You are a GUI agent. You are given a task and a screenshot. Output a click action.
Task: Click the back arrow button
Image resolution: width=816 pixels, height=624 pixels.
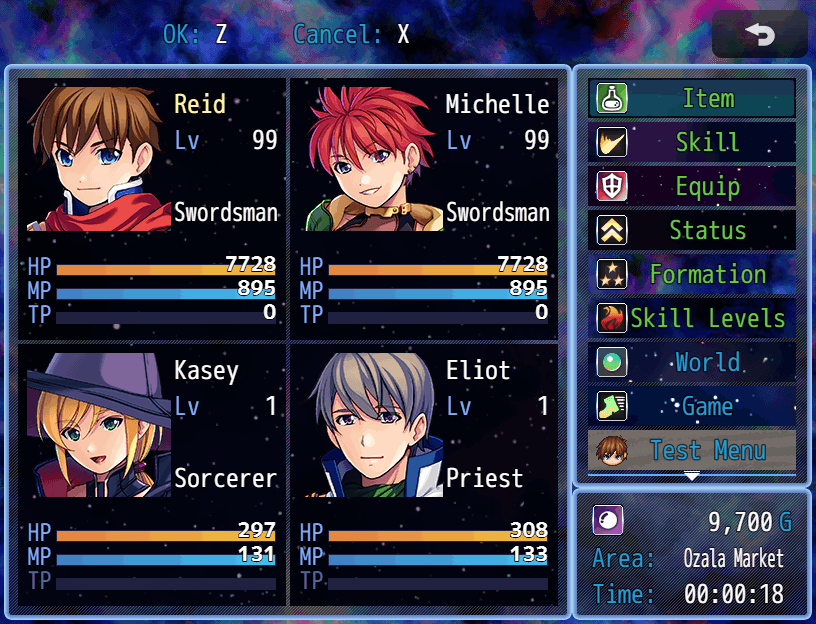pos(760,35)
